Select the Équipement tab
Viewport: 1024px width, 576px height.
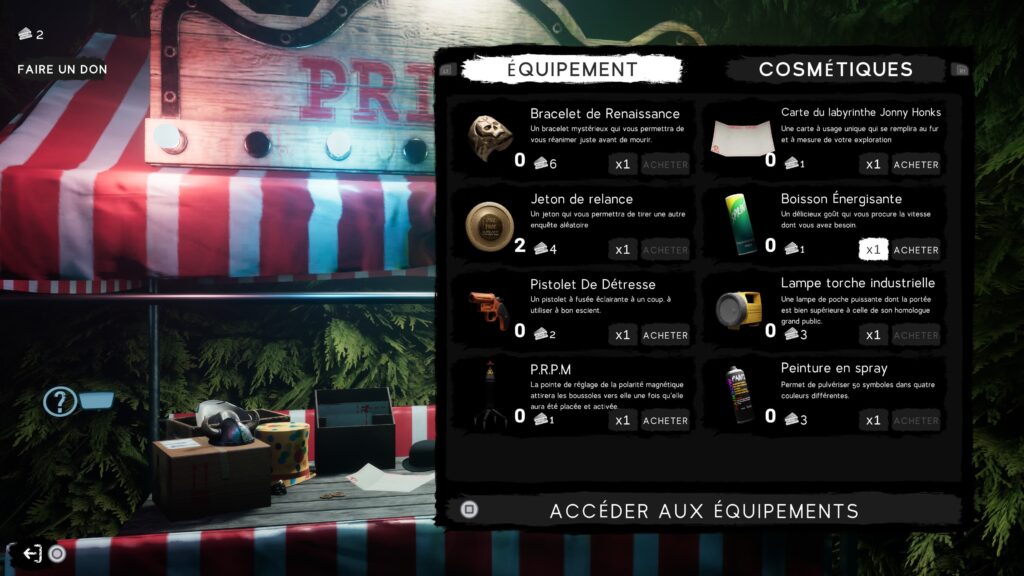click(571, 69)
